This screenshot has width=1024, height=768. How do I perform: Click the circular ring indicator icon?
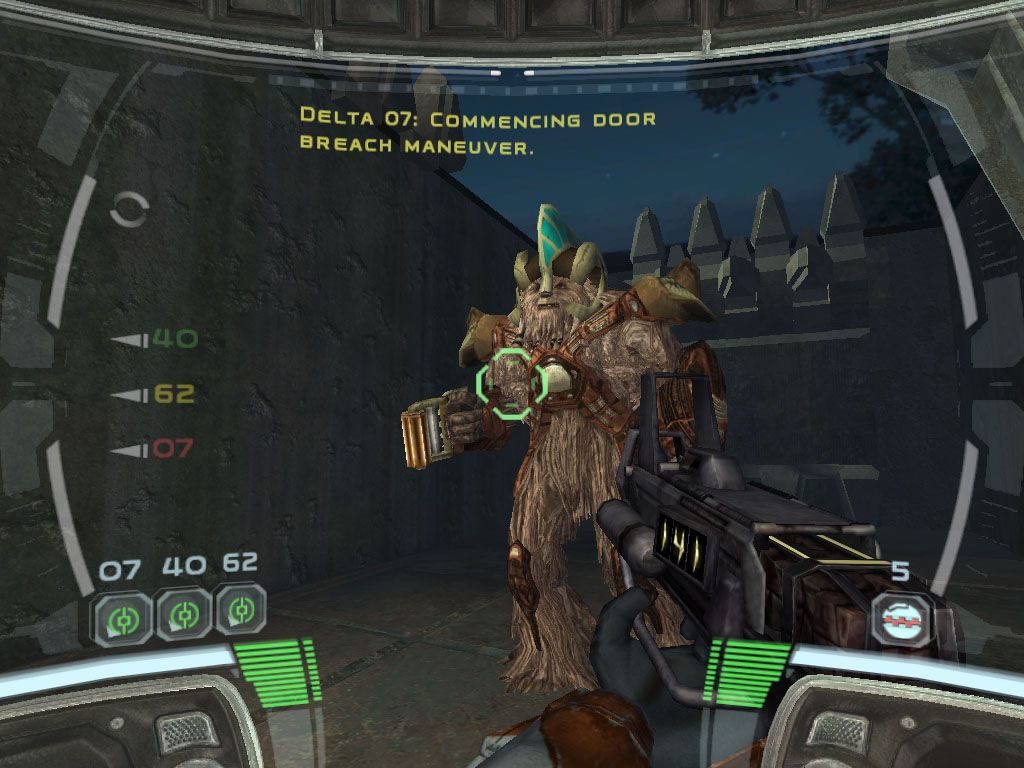131,209
